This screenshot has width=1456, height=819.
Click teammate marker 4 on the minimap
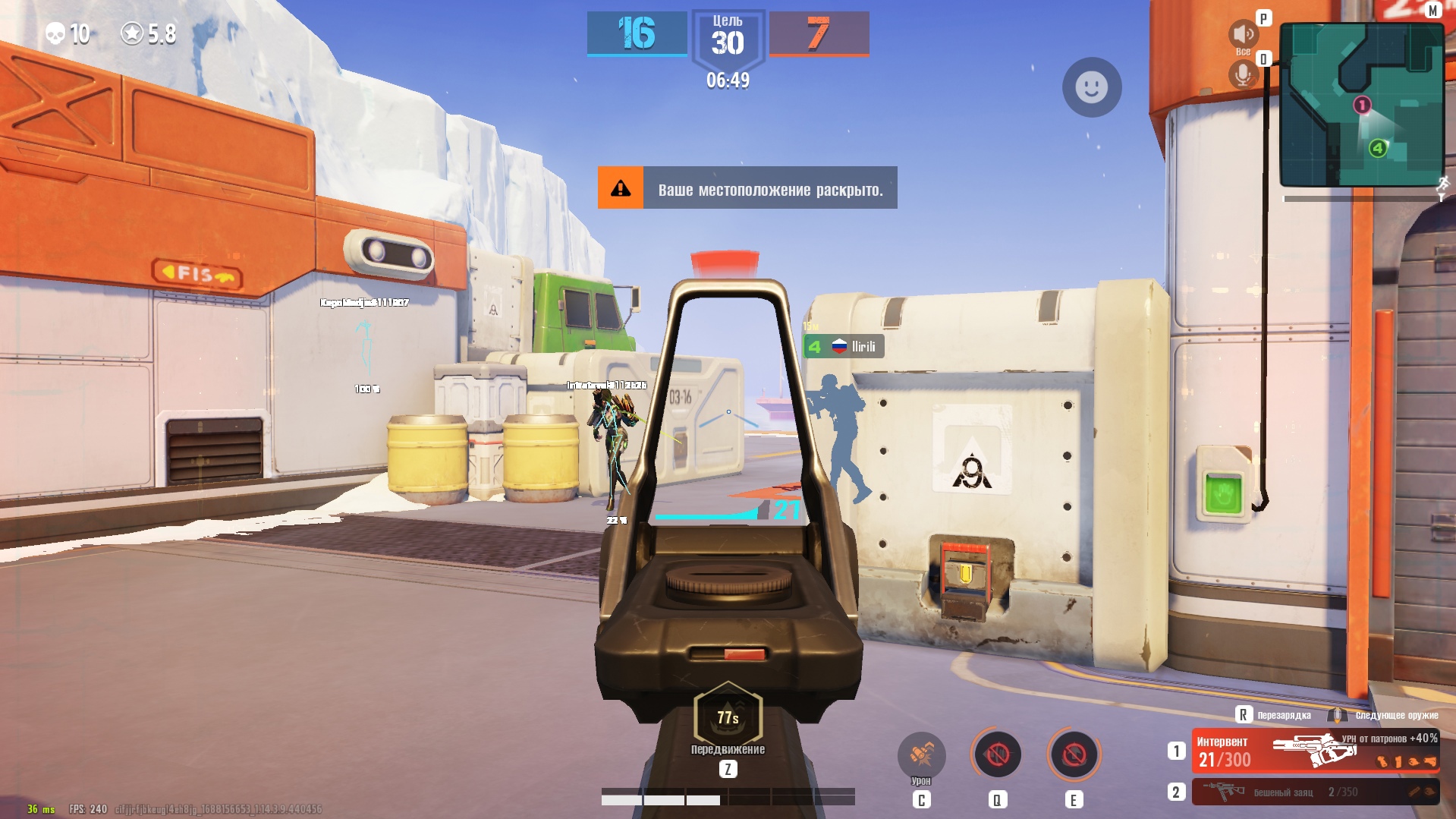(1378, 148)
